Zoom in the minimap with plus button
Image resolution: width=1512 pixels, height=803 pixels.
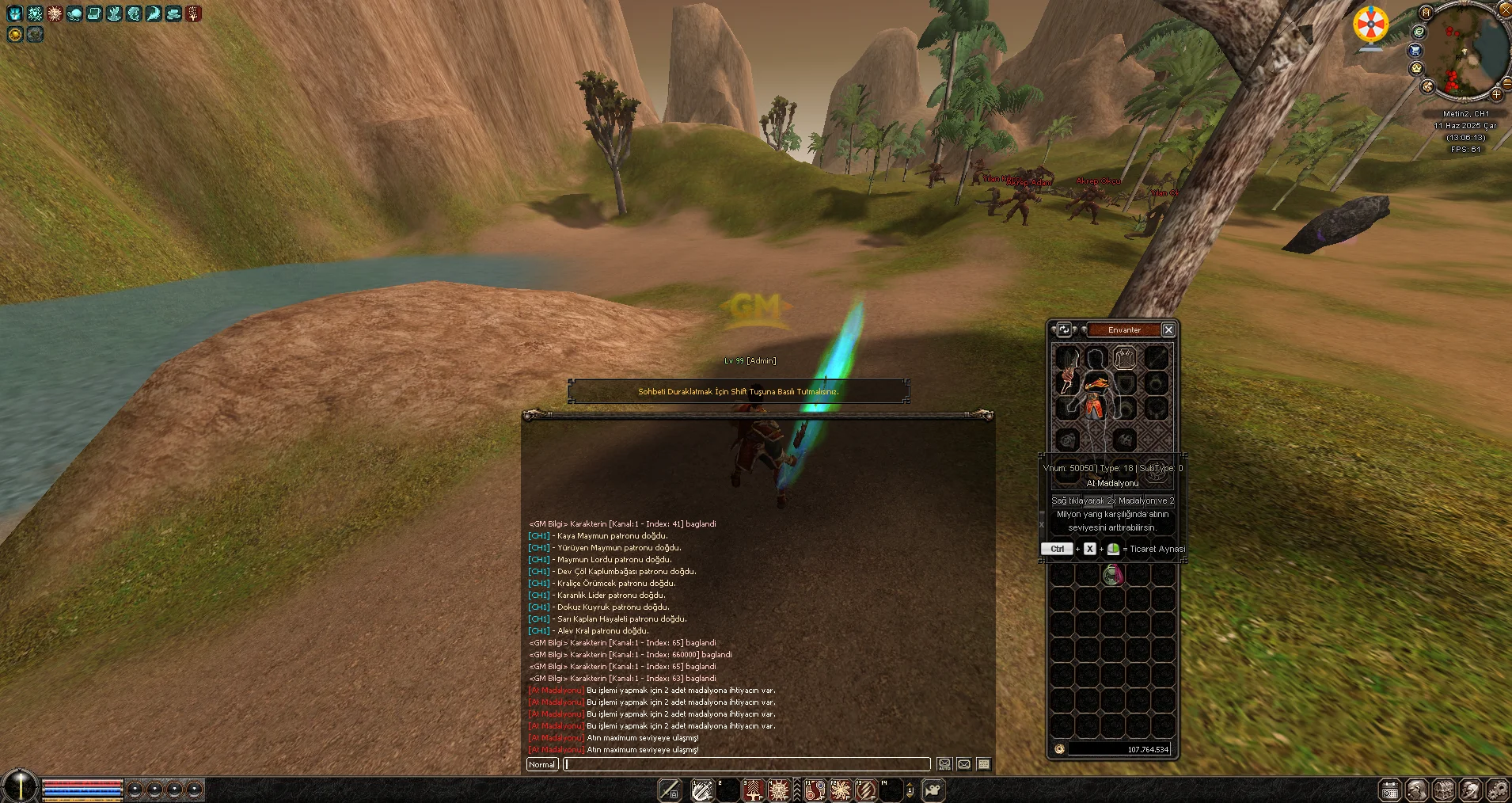(1496, 94)
